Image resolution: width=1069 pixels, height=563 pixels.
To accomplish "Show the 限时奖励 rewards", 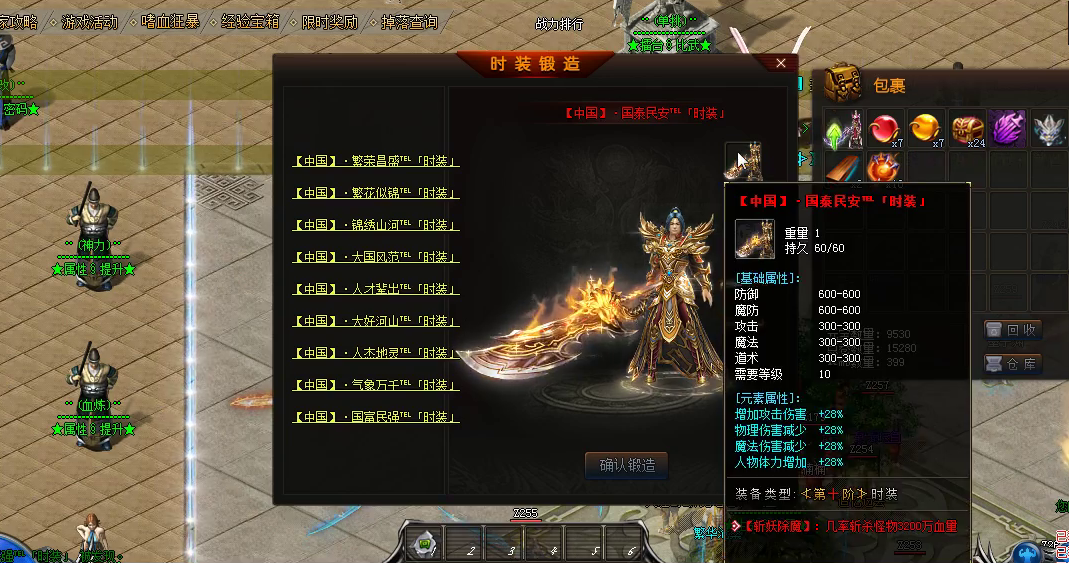I will tap(329, 21).
